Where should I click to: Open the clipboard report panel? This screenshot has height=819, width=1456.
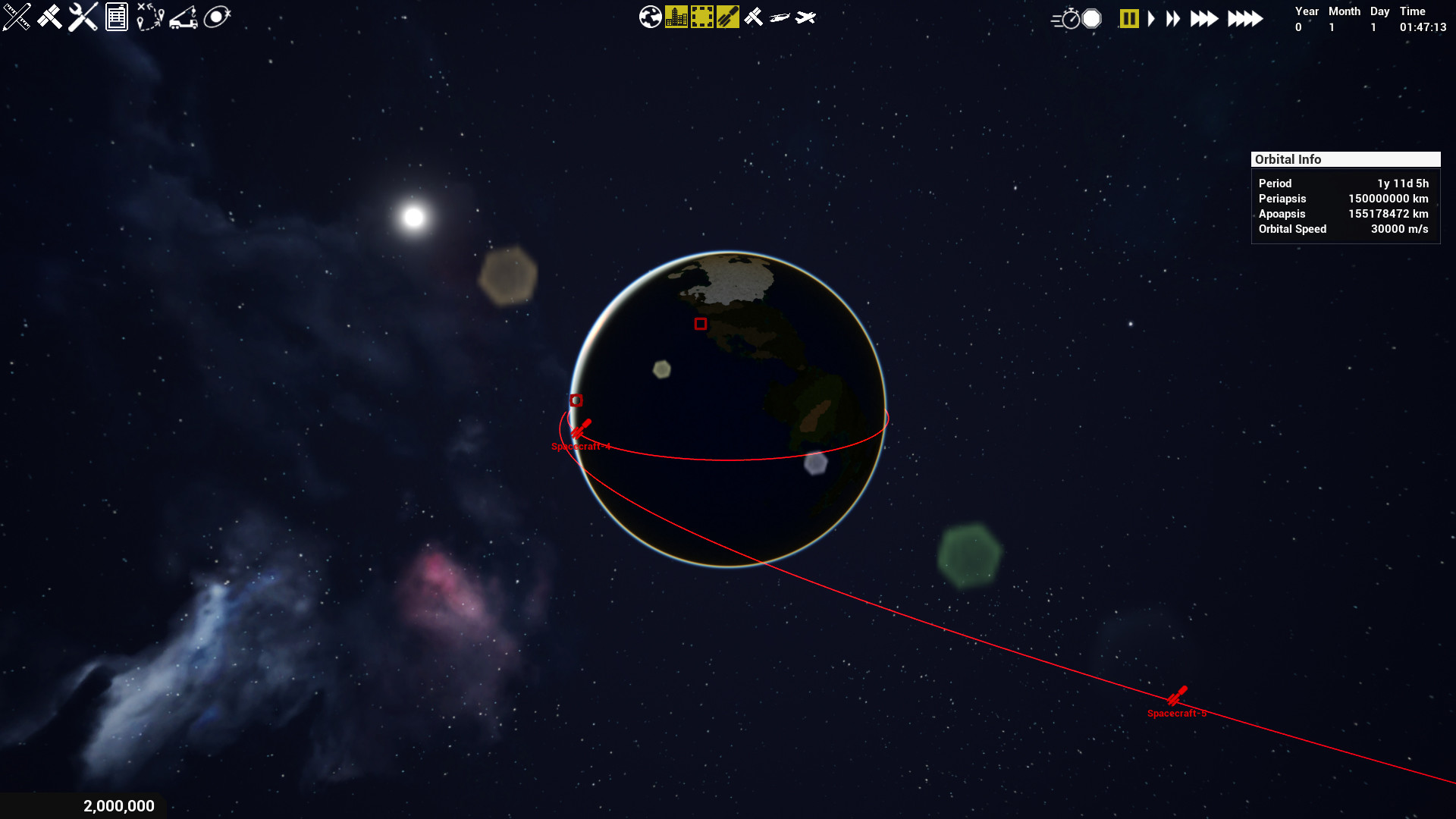[x=116, y=17]
